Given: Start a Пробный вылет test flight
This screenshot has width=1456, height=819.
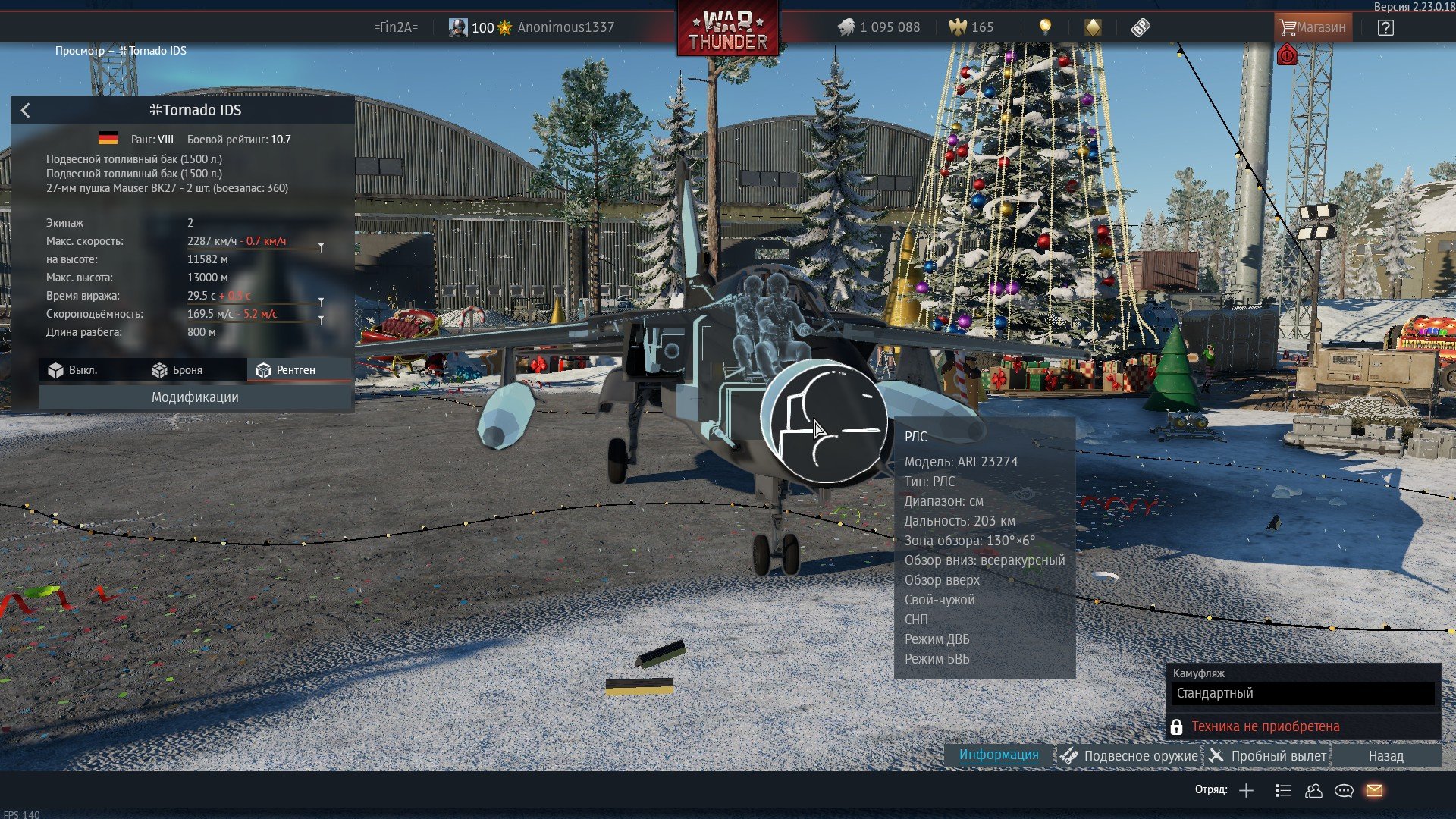Looking at the screenshot, I should click(1268, 756).
